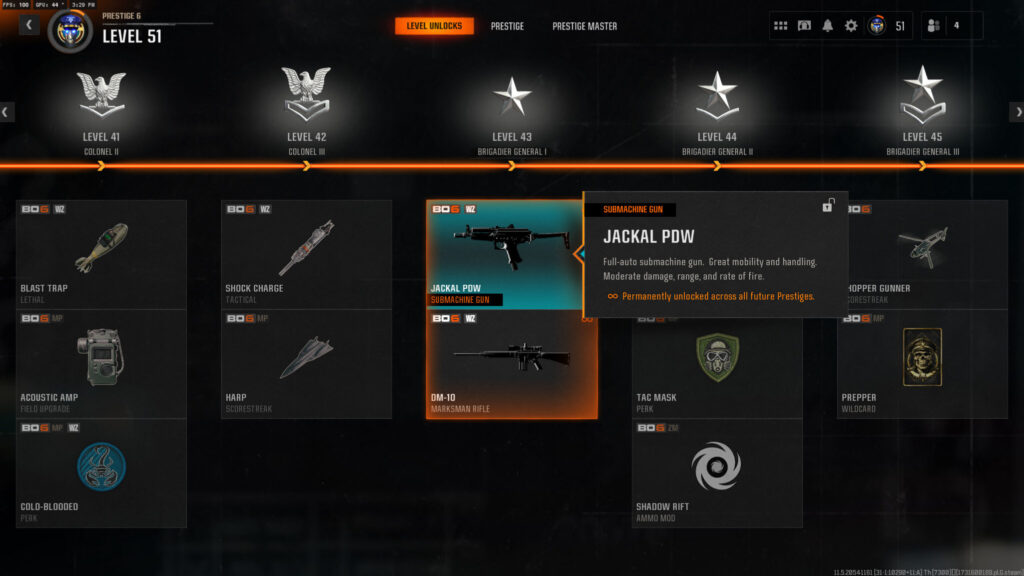Show earlier levels with the left arrow
This screenshot has width=1024, height=576.
click(x=7, y=112)
